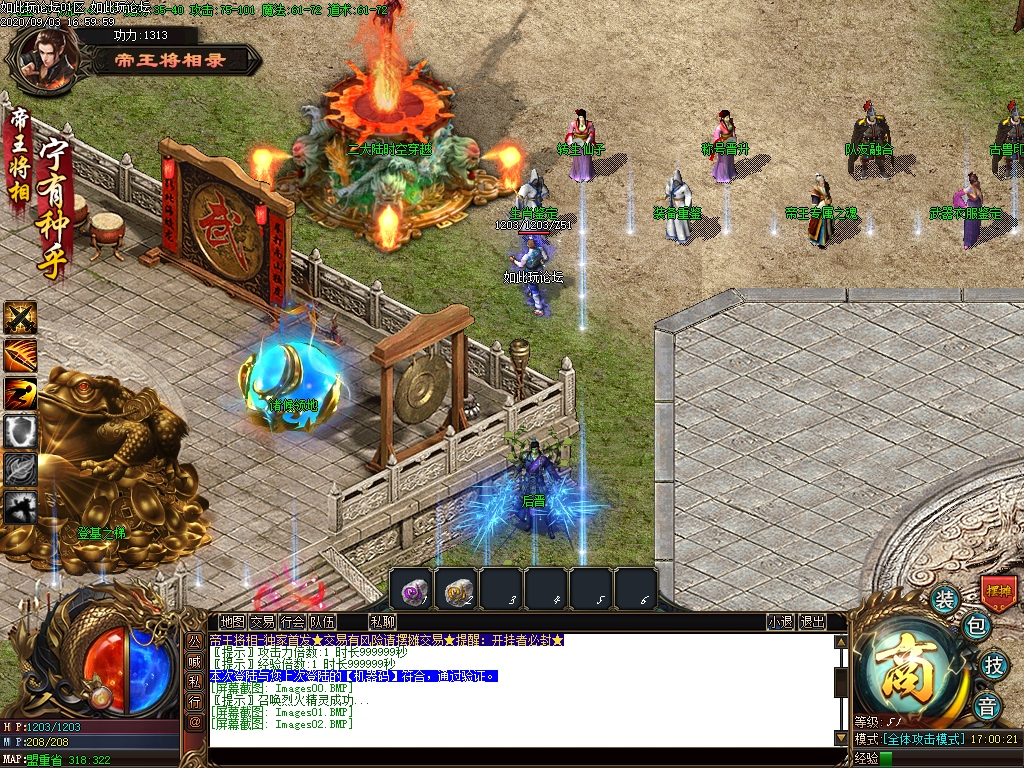The image size is (1024, 768).
Task: Switch to 私聊 private chat
Action: pyautogui.click(x=382, y=622)
